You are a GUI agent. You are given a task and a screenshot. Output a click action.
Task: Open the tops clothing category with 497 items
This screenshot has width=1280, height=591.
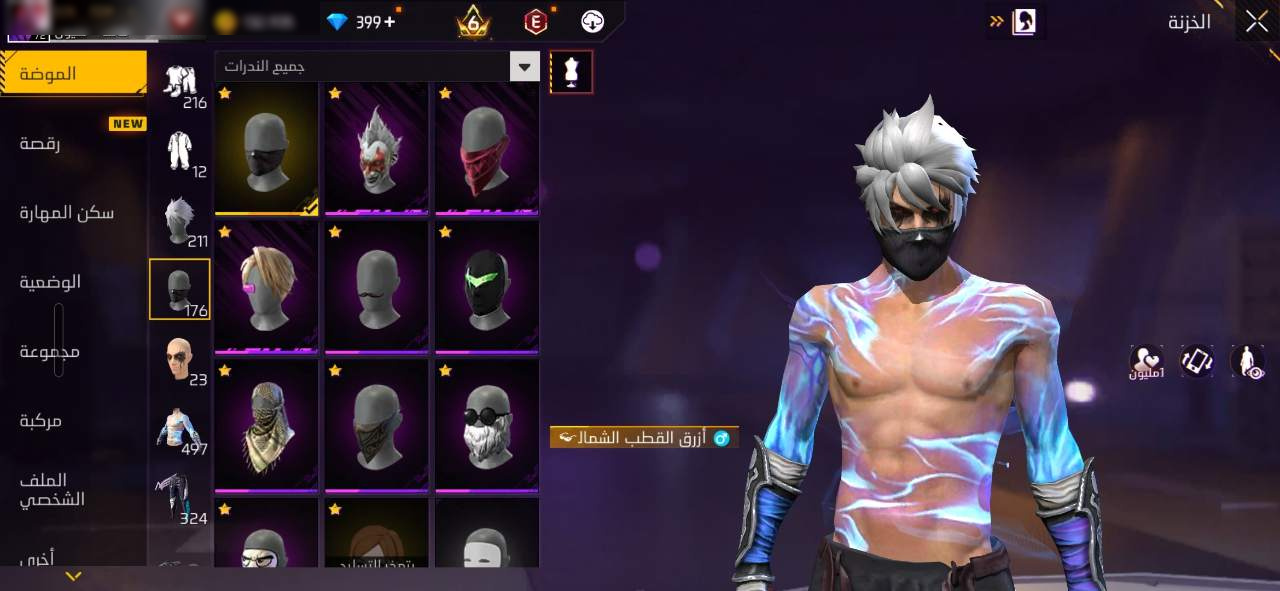(x=180, y=429)
